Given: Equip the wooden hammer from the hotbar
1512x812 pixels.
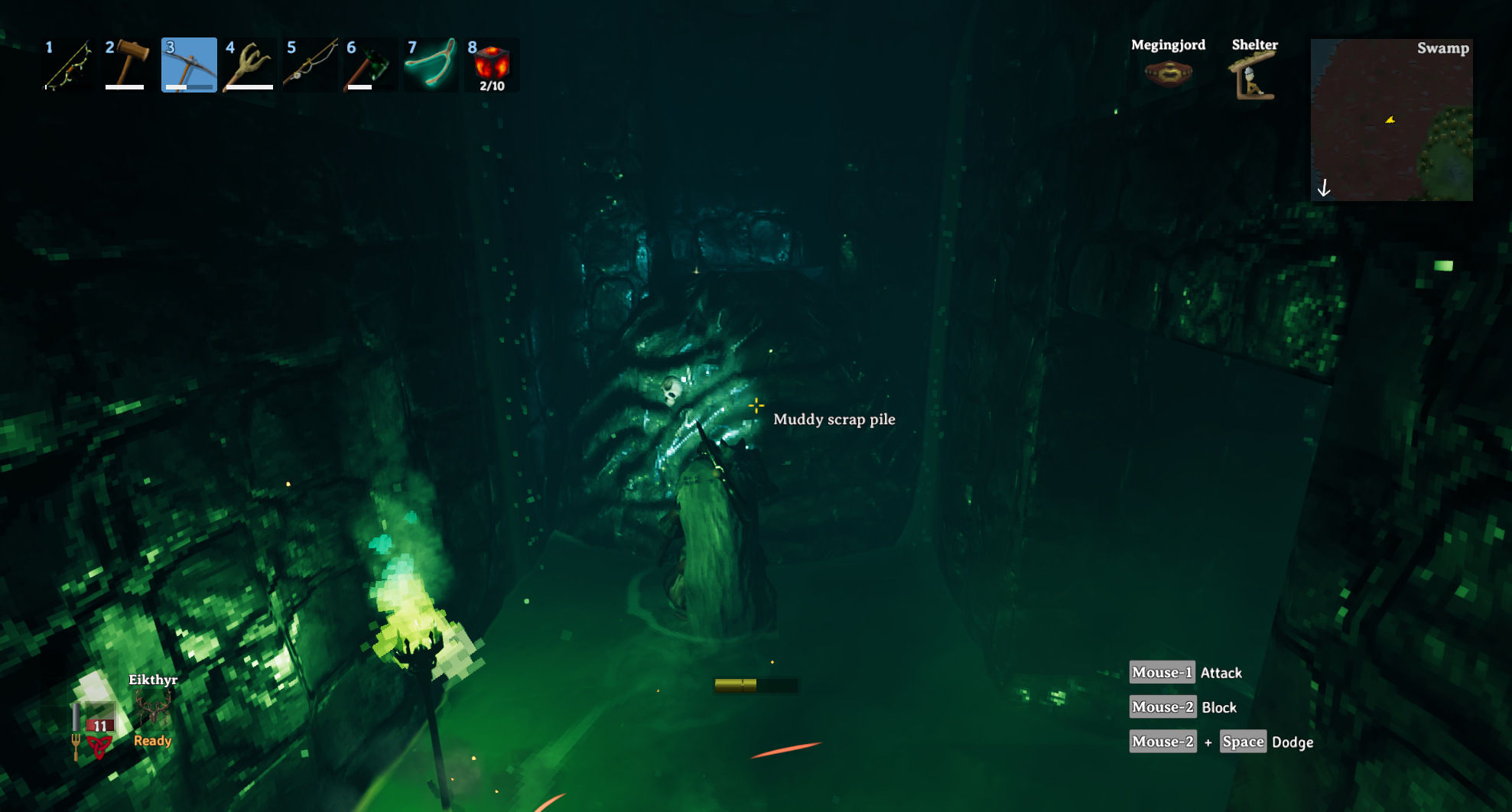Looking at the screenshot, I should tap(128, 66).
